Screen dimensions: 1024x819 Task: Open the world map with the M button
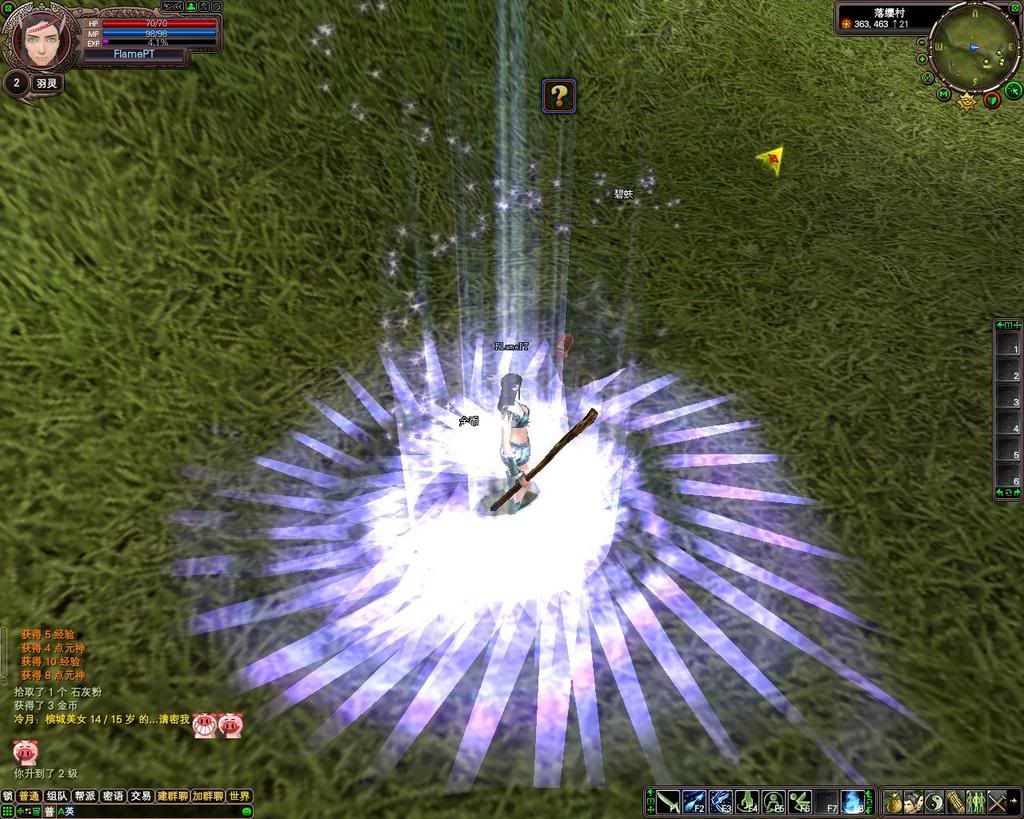point(944,95)
